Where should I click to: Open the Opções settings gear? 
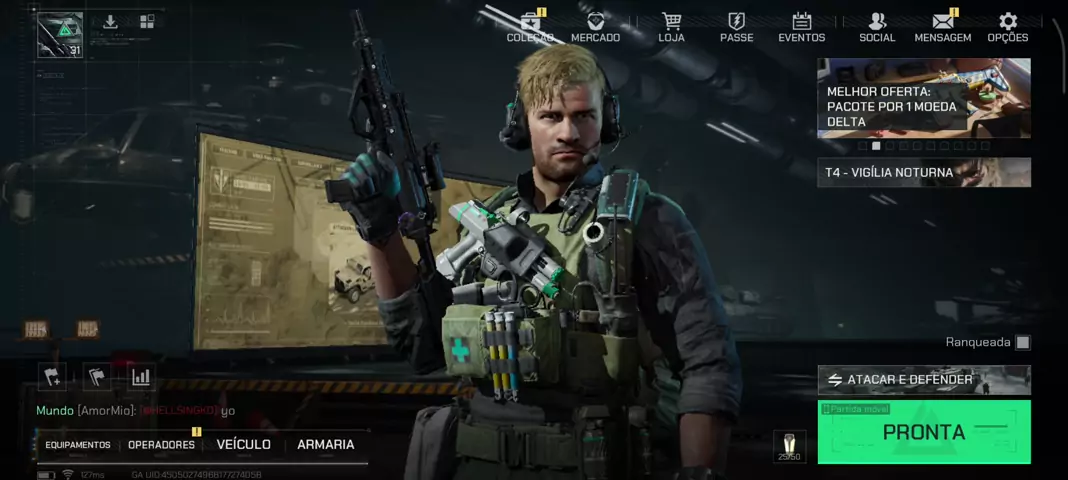1007,27
